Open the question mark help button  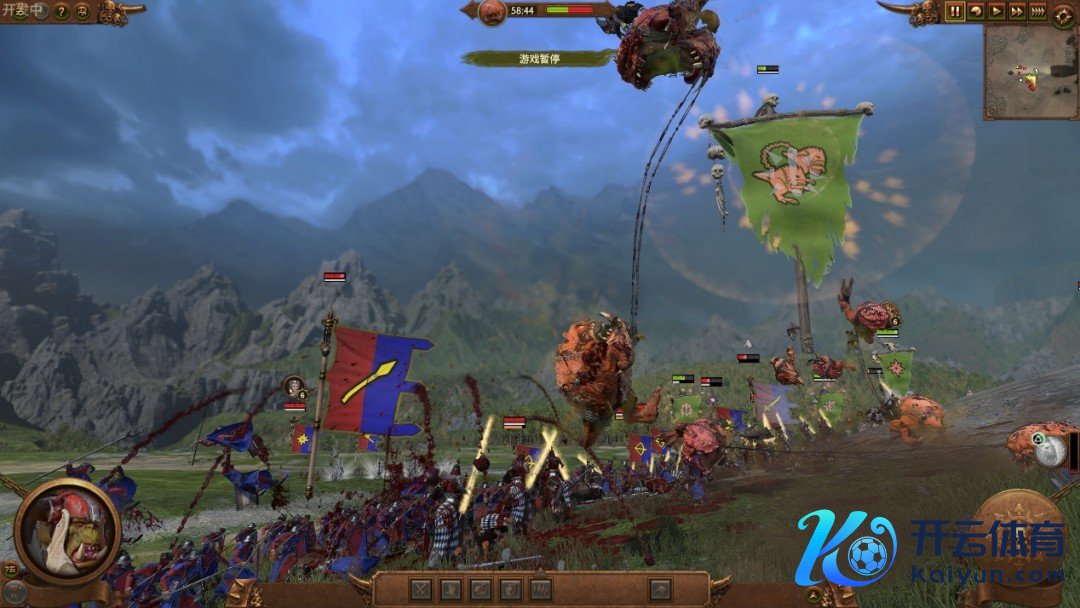coord(61,12)
